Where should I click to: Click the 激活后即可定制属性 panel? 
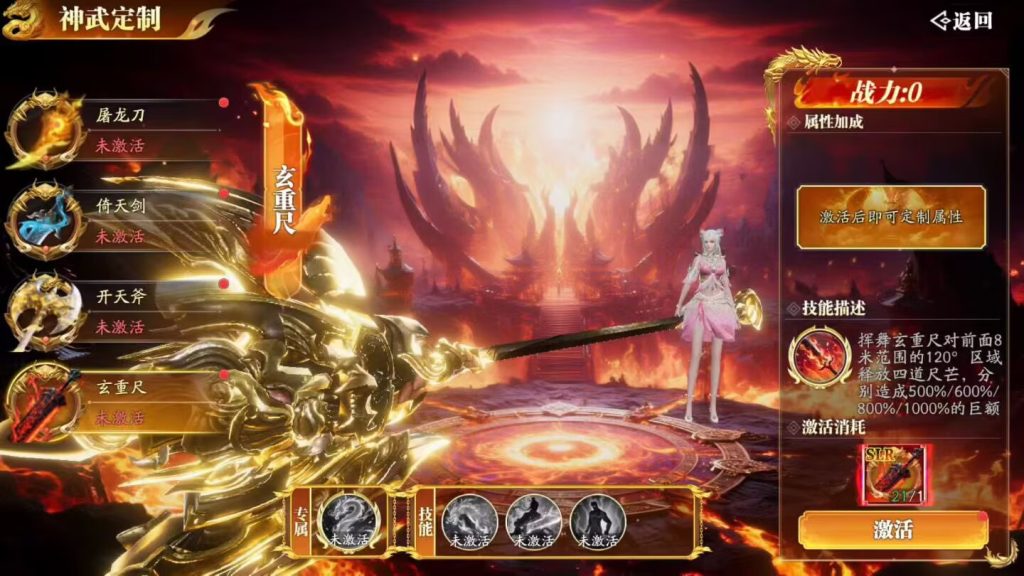[891, 216]
